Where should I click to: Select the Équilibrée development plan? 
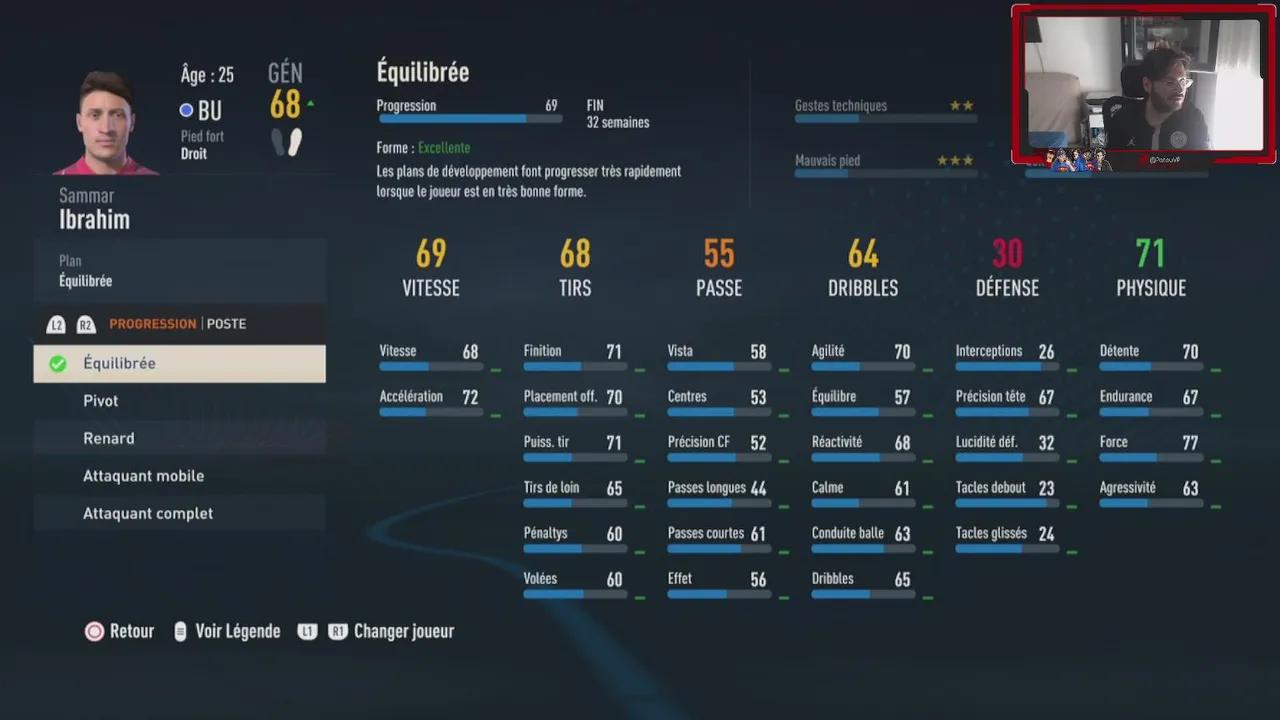click(180, 364)
